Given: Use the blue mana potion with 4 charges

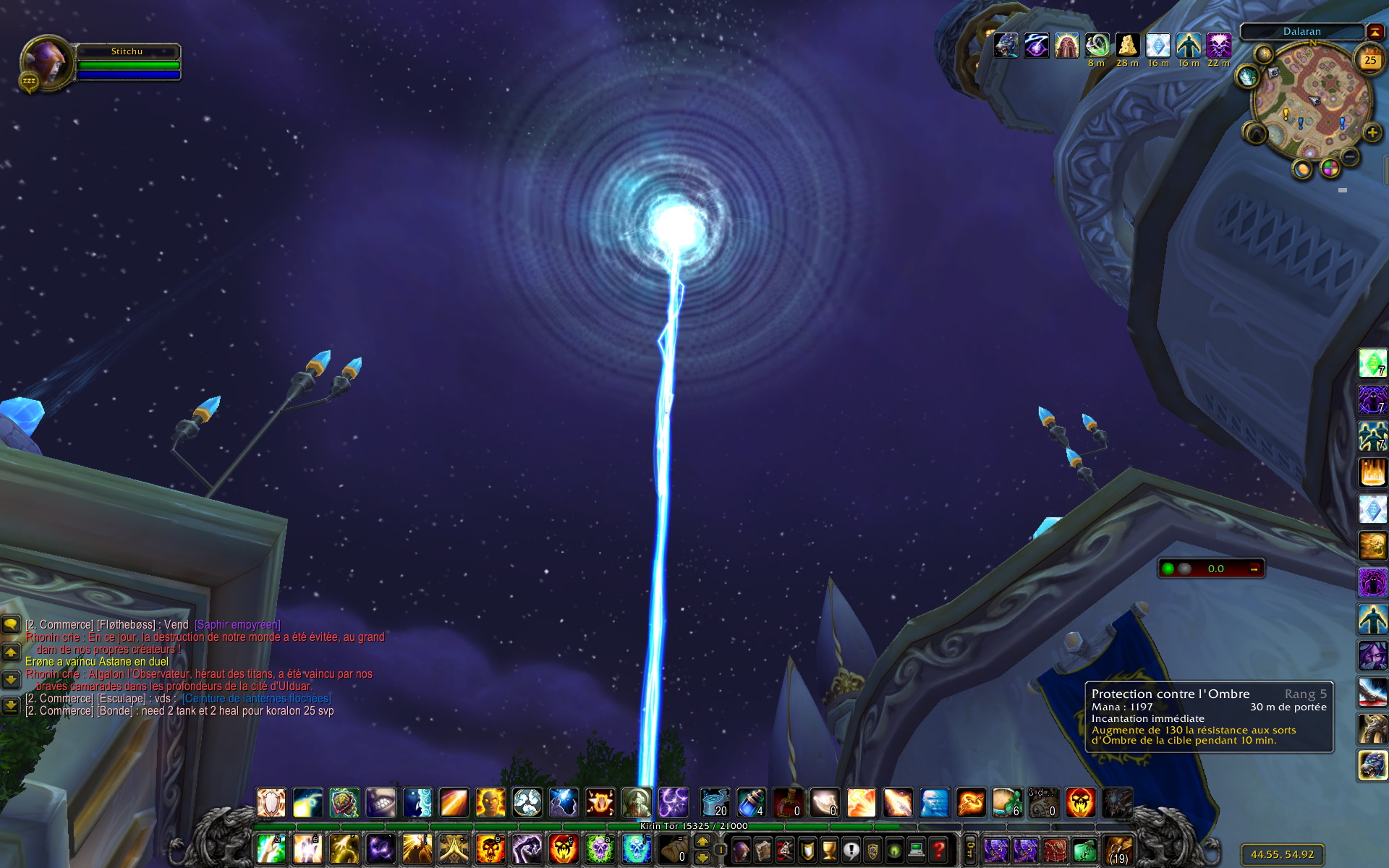Looking at the screenshot, I should (x=751, y=803).
